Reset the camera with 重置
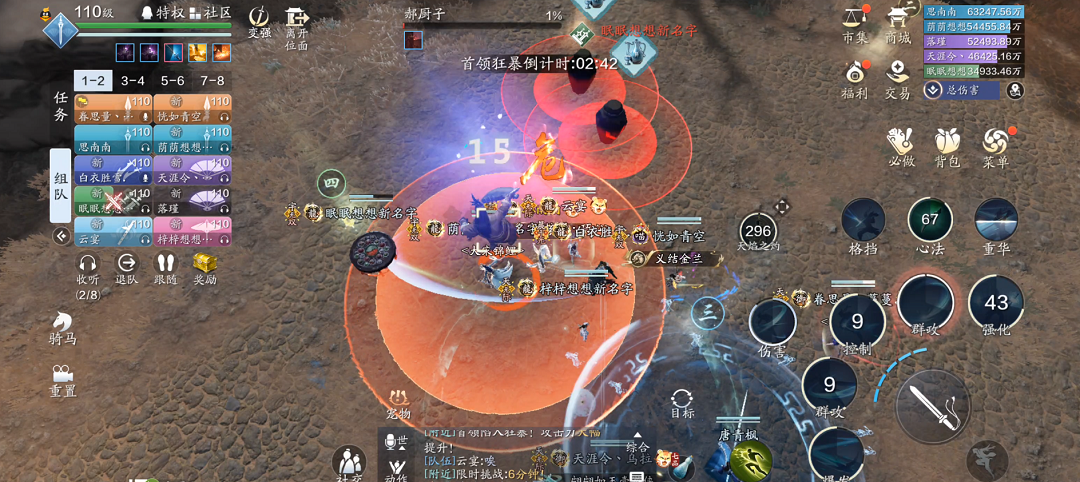The width and height of the screenshot is (1080, 482). click(x=63, y=379)
